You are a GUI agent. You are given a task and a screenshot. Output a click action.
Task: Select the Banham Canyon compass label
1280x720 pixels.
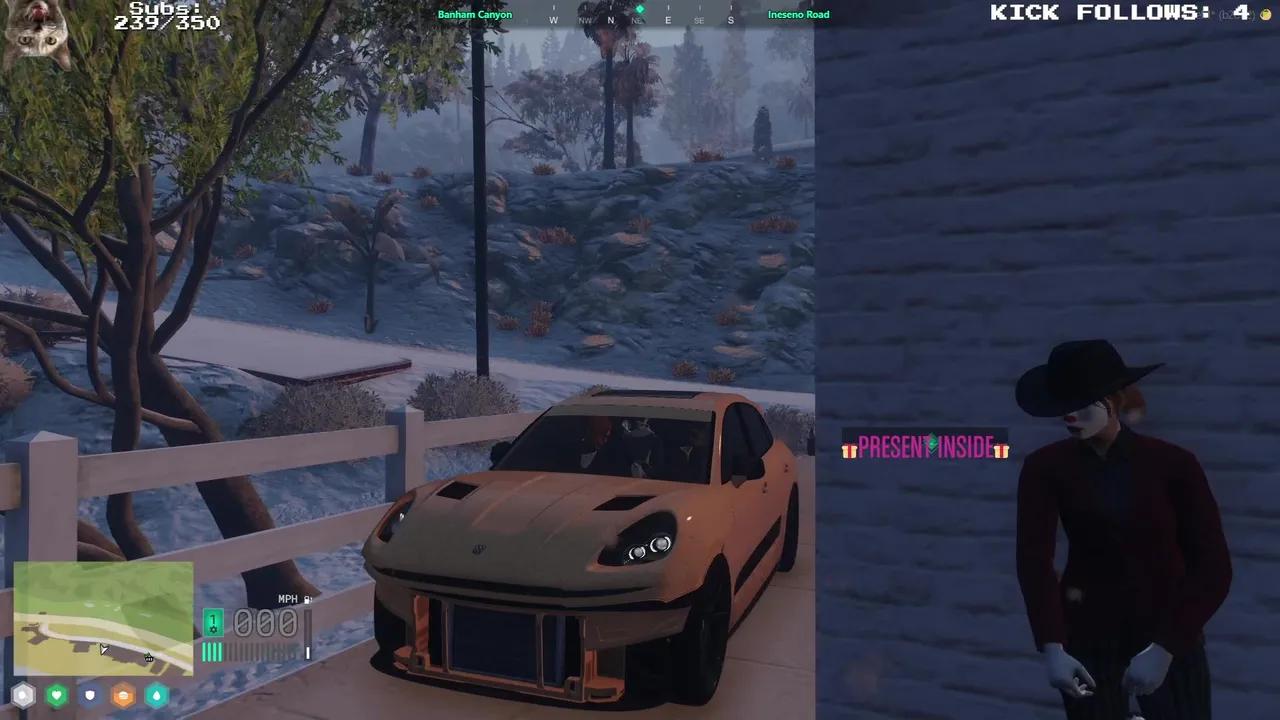475,14
